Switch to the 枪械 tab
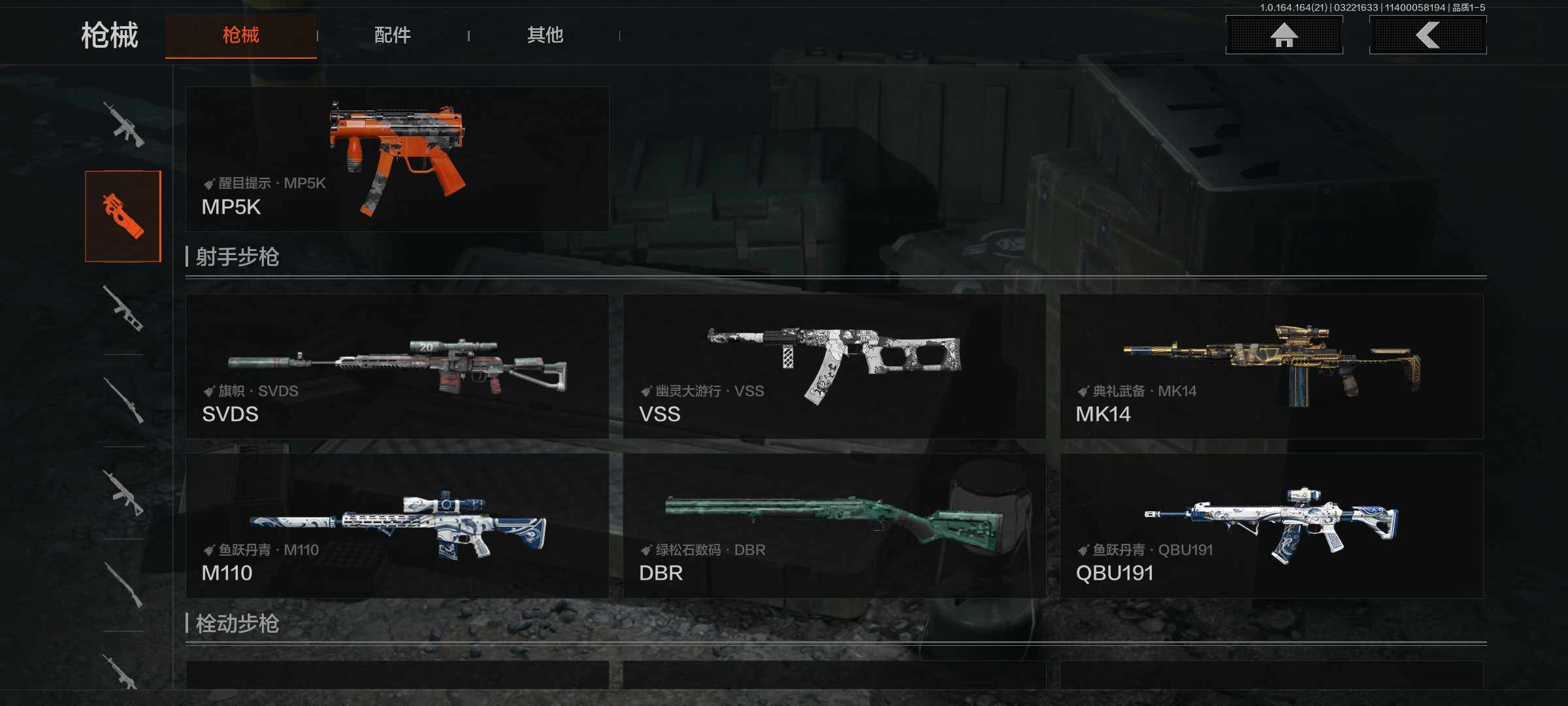The width and height of the screenshot is (1568, 706). [240, 35]
